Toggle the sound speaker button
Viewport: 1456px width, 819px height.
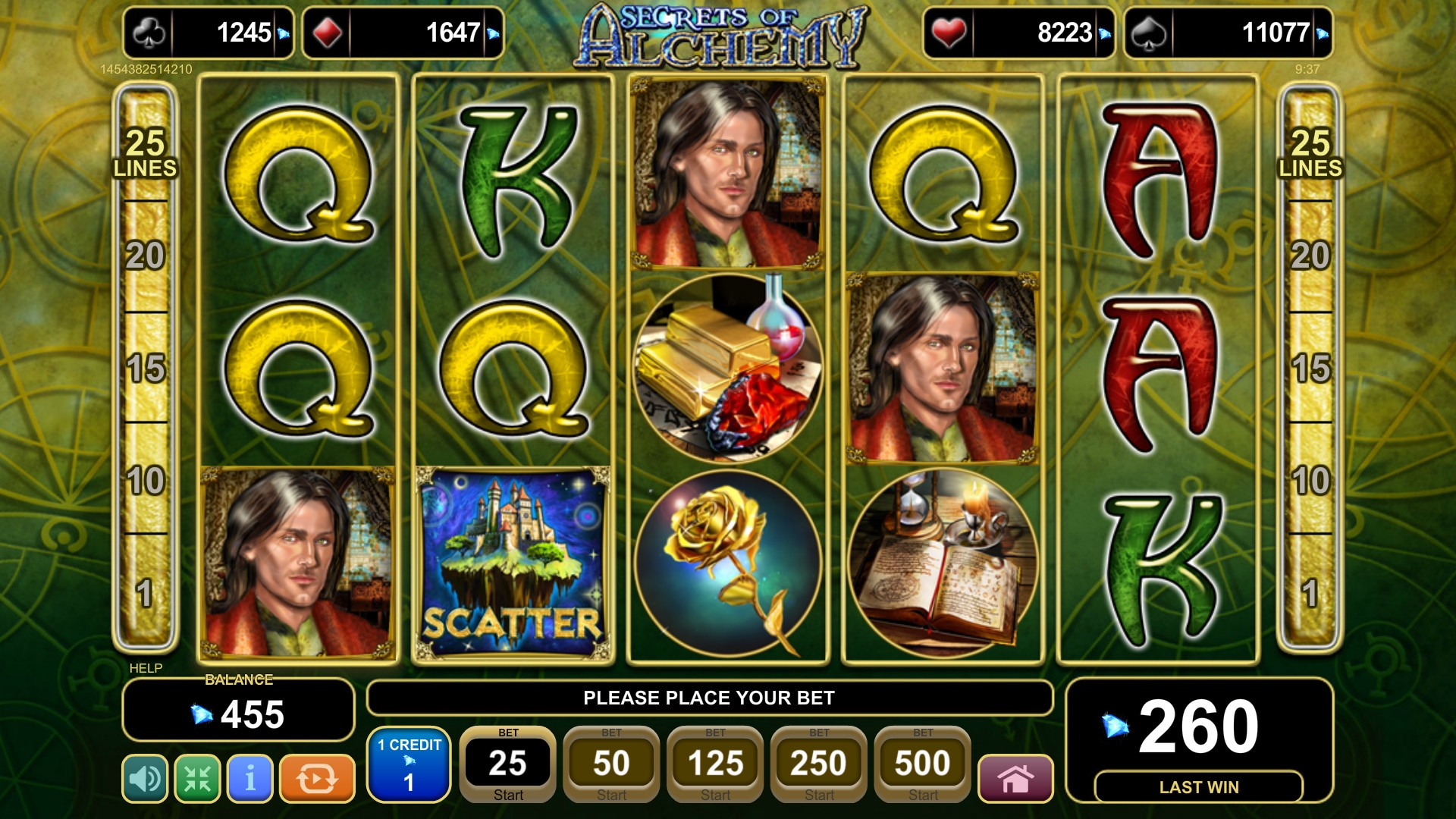point(145,778)
